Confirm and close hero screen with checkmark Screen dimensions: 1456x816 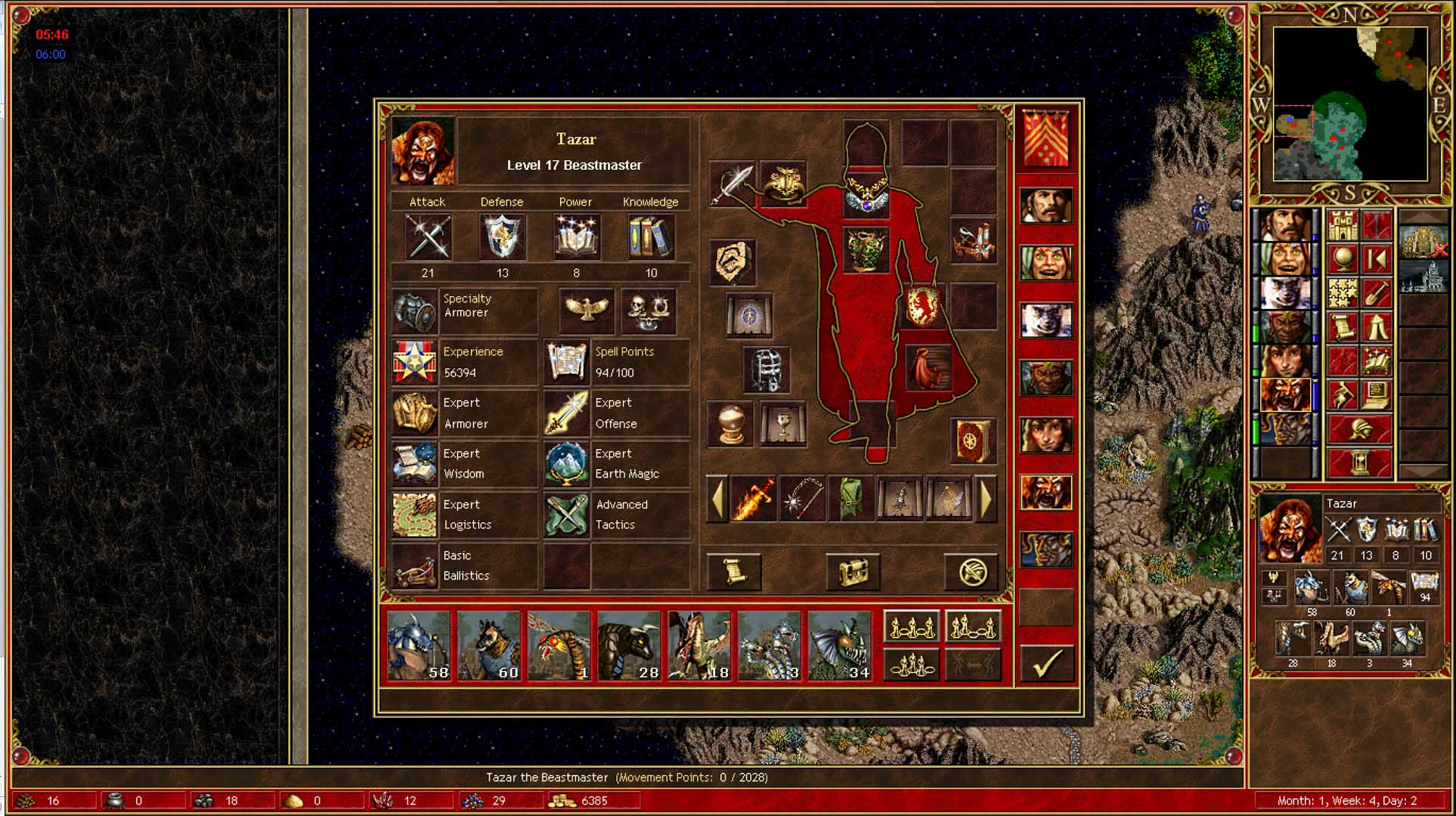pos(1047,663)
